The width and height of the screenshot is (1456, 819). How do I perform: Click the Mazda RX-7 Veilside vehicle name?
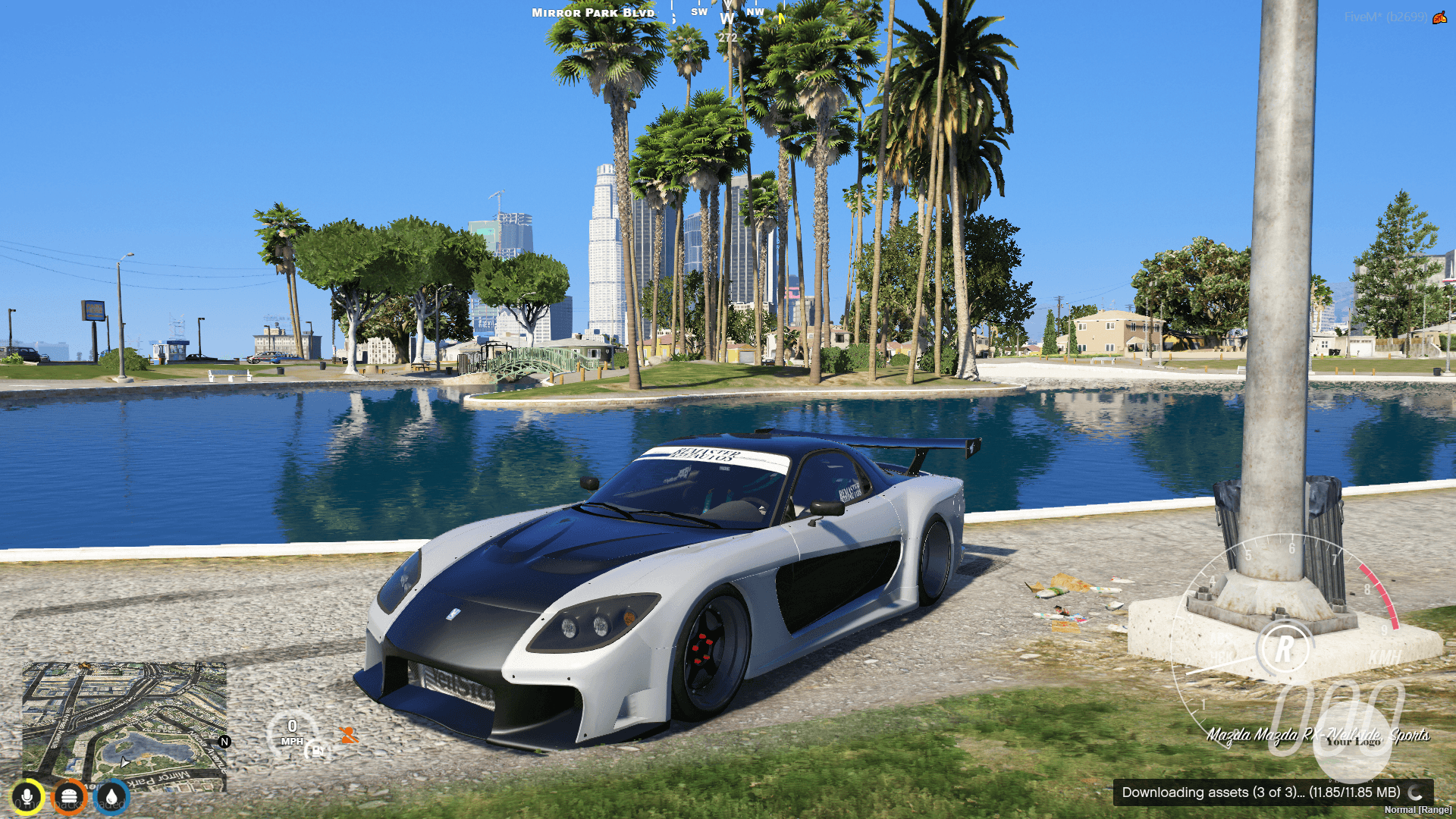point(1320,733)
